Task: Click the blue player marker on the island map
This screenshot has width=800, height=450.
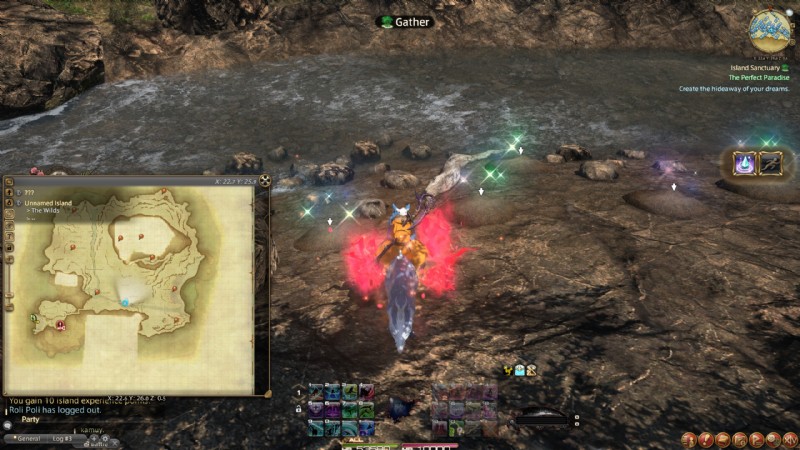Action: (x=125, y=300)
